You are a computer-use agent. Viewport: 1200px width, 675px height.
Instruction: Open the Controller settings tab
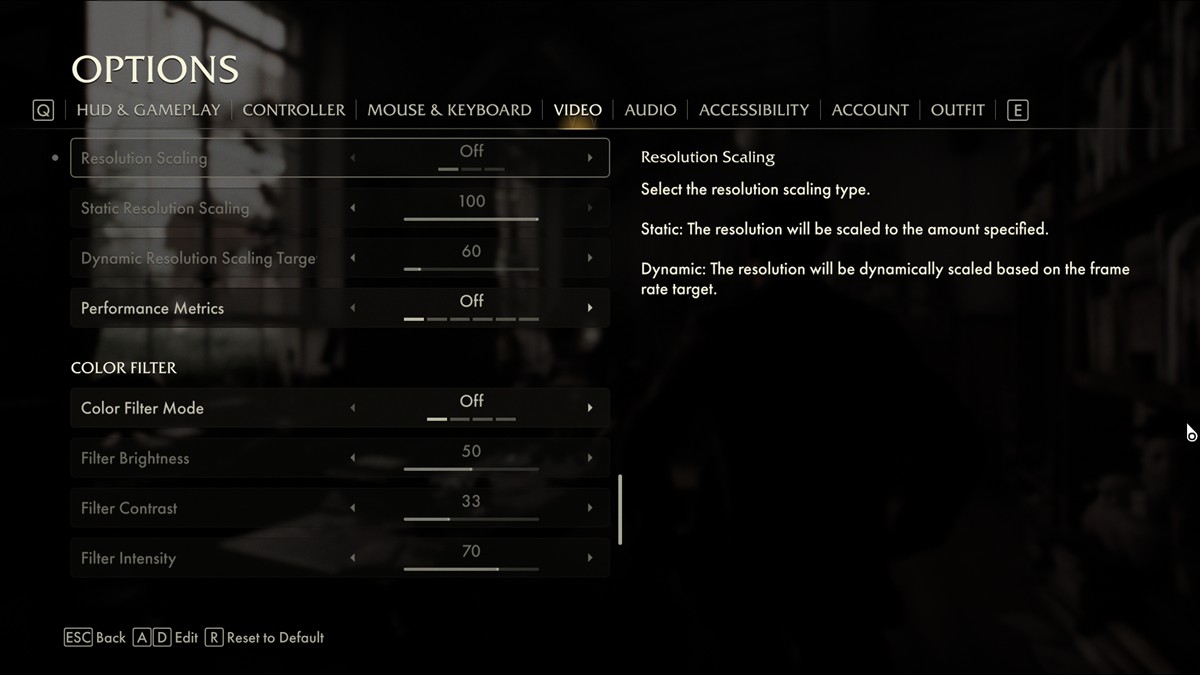(x=293, y=110)
